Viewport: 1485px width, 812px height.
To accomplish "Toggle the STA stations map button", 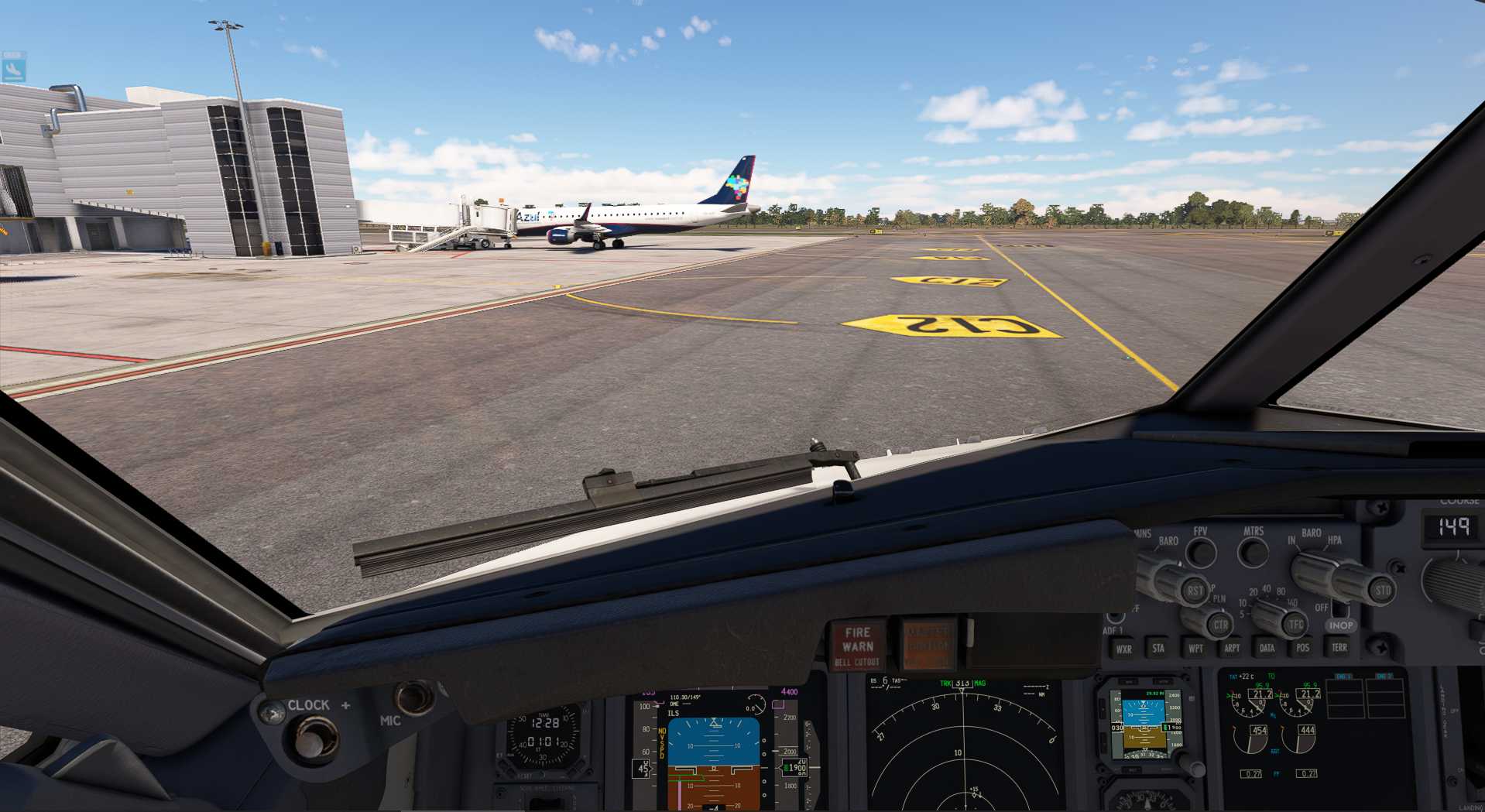I will pos(1158,649).
